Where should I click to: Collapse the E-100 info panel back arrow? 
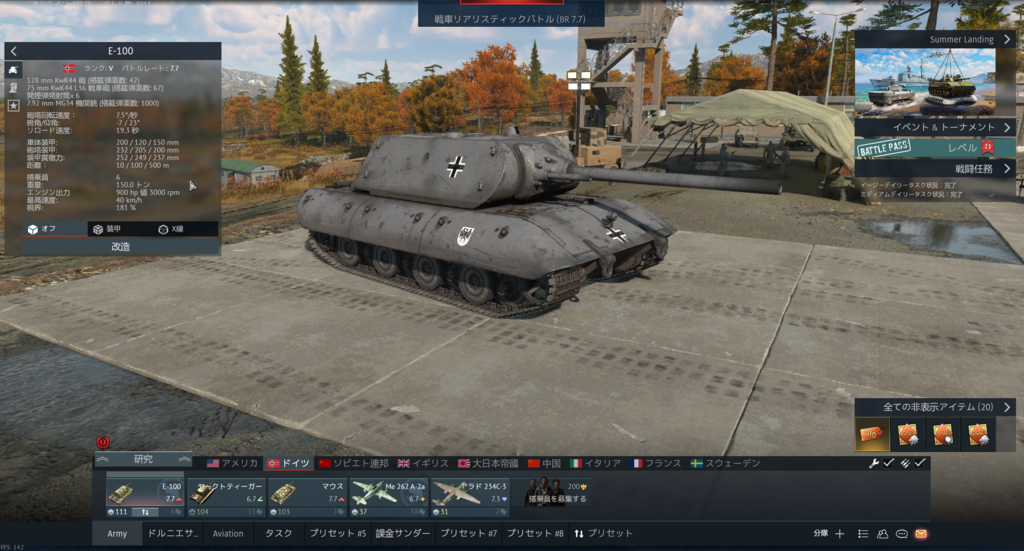click(13, 51)
